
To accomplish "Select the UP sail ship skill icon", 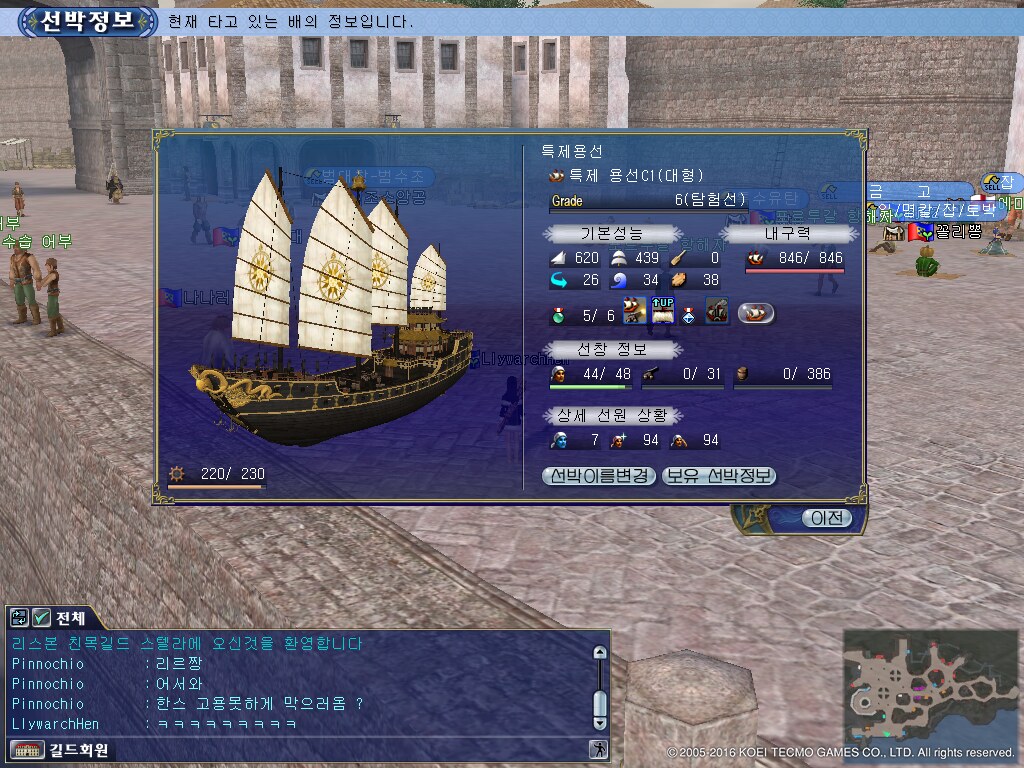I will click(x=662, y=313).
